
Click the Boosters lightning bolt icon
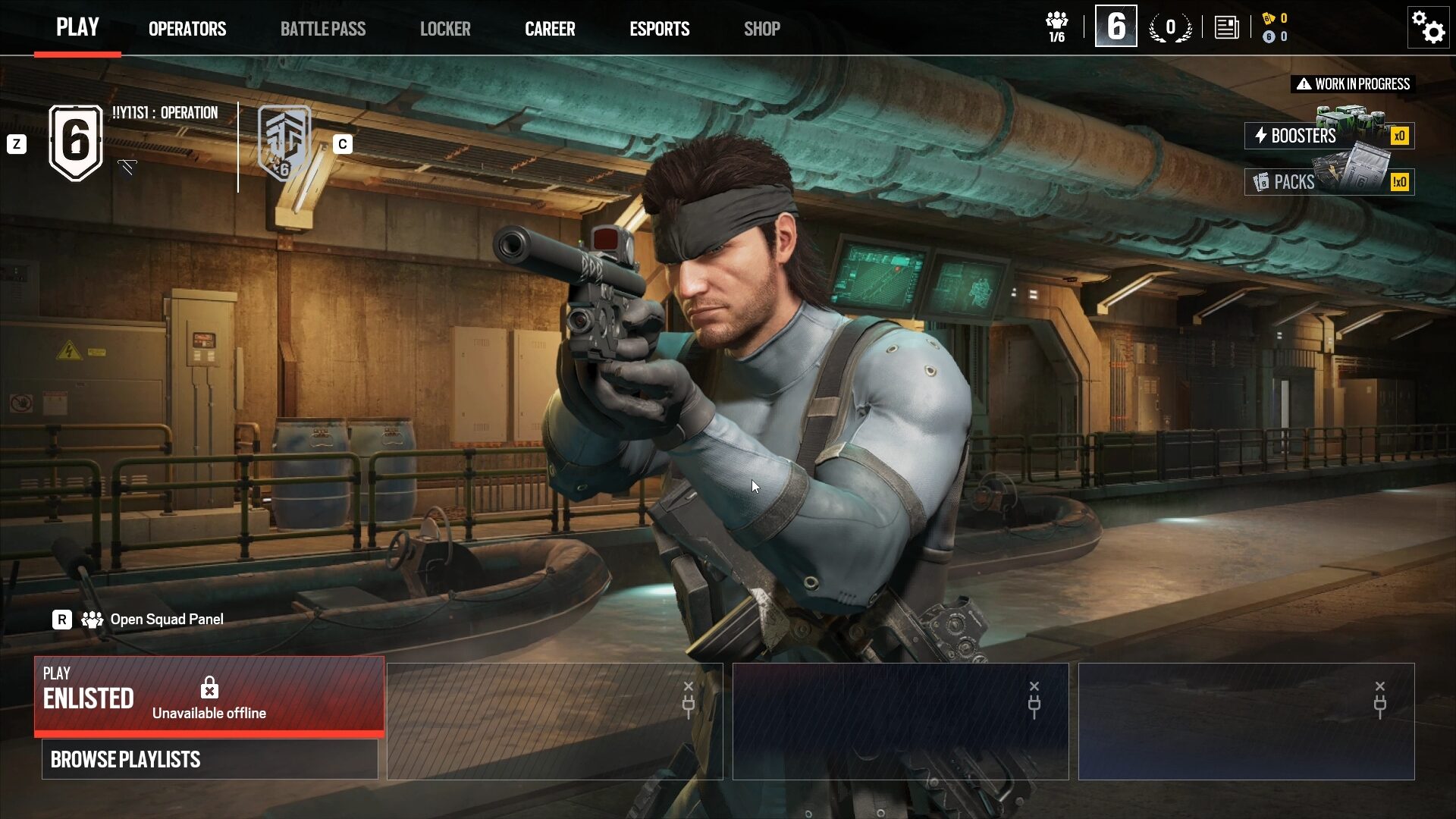click(x=1261, y=136)
